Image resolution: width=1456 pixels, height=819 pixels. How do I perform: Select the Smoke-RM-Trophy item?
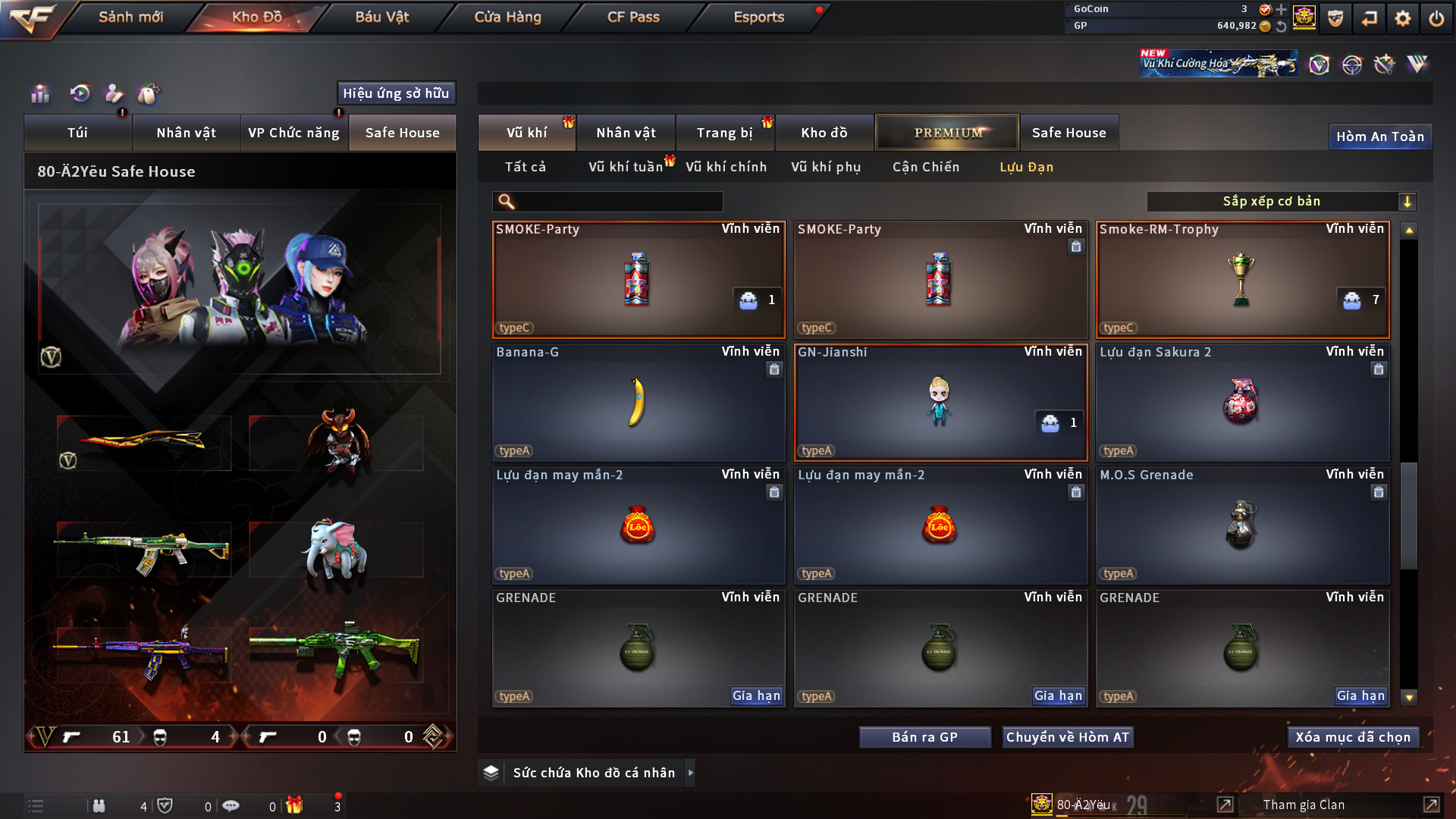[x=1241, y=279]
